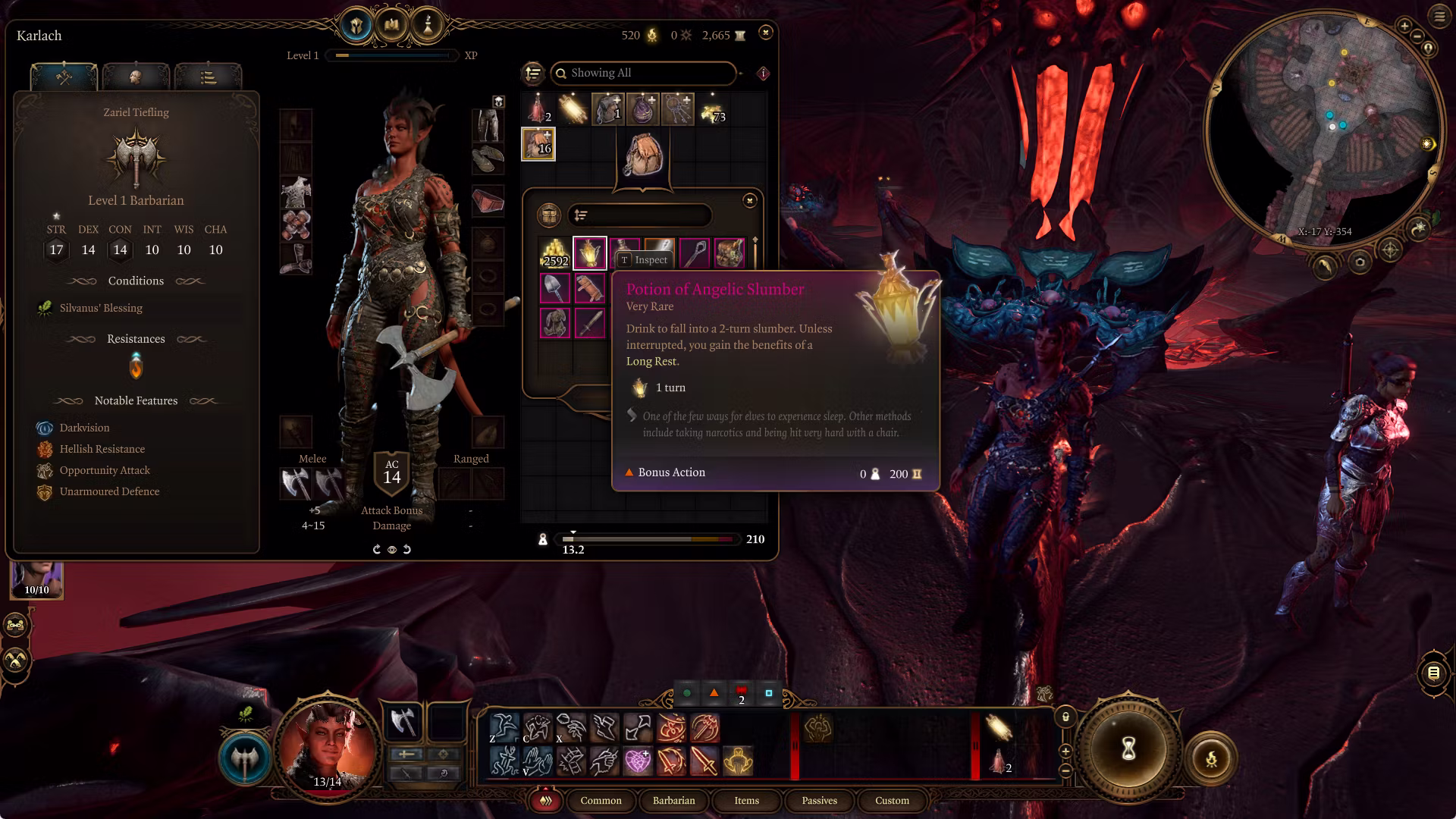Close the Karlach character sheet panel
This screenshot has height=819, width=1456.
pos(766,33)
